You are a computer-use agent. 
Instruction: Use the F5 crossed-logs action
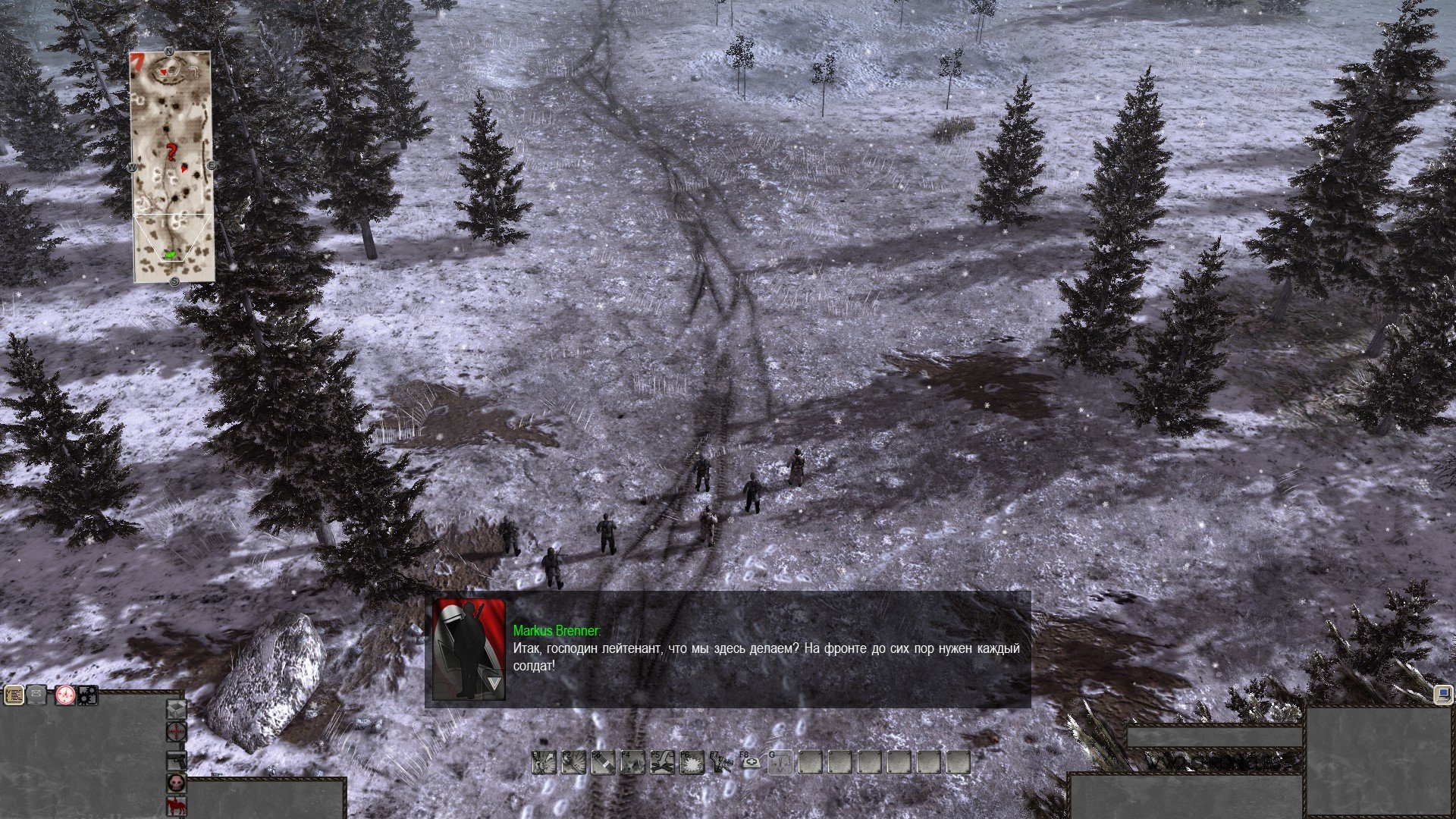coord(662,763)
